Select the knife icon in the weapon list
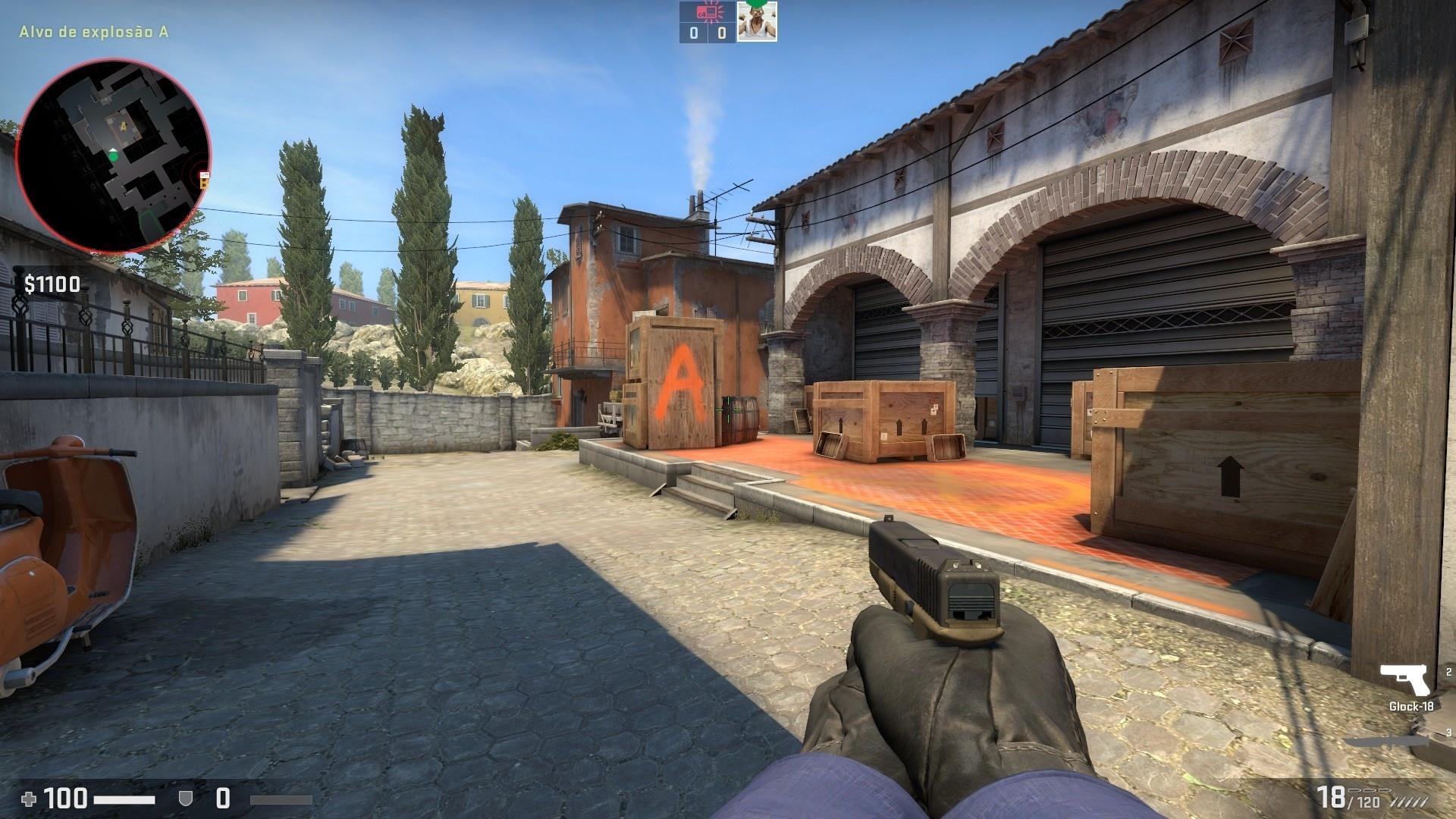 pyautogui.click(x=1389, y=742)
